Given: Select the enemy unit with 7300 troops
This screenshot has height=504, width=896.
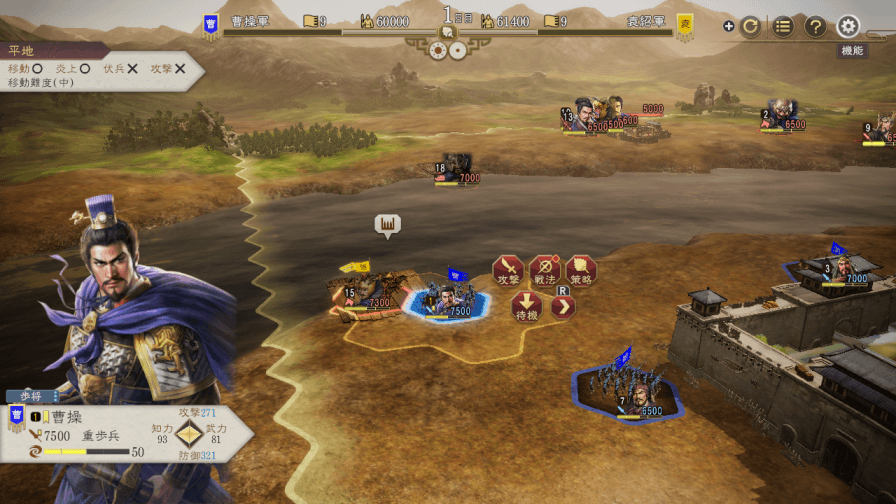Looking at the screenshot, I should (x=366, y=293).
